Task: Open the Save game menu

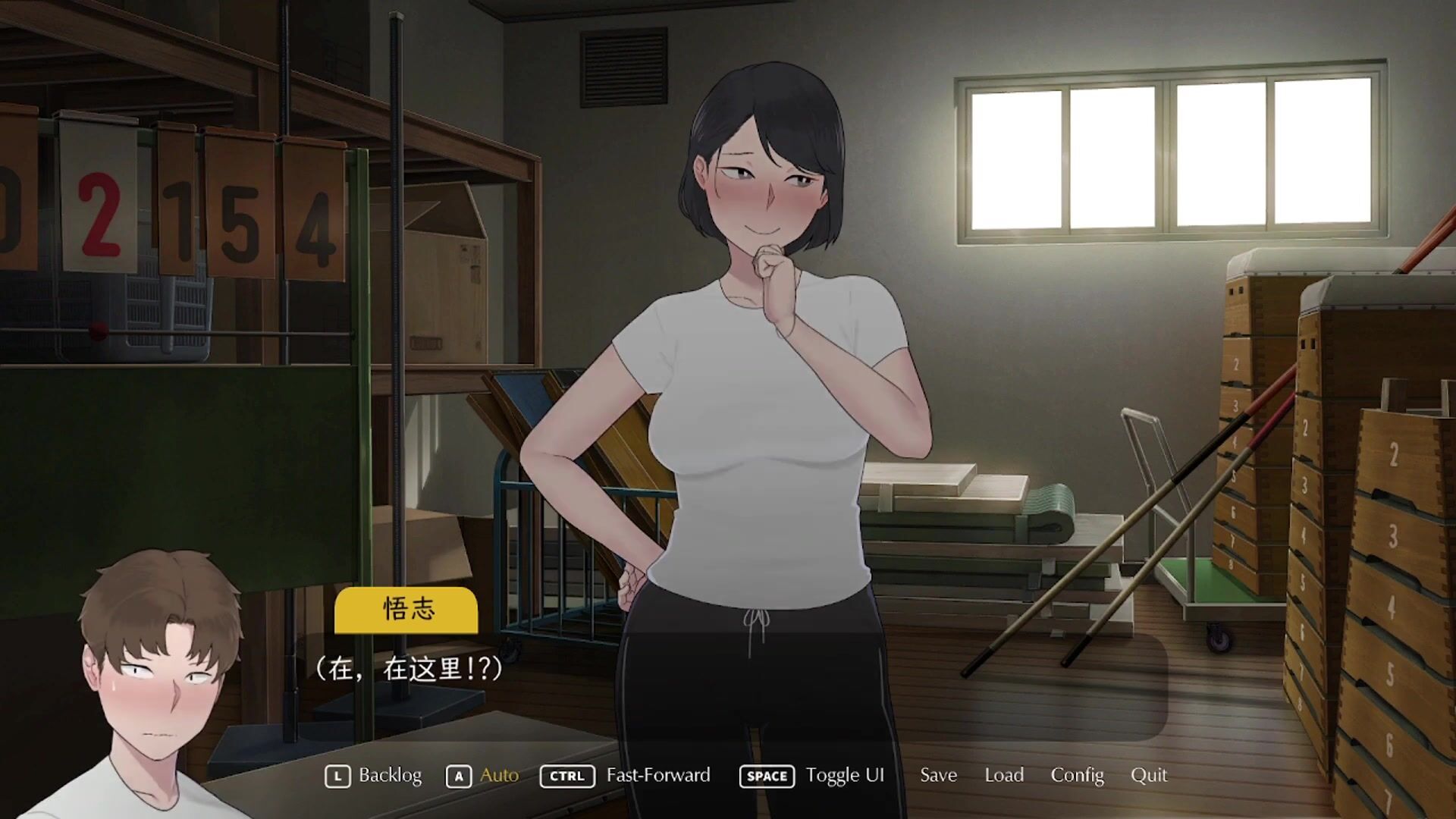Action: 938,775
